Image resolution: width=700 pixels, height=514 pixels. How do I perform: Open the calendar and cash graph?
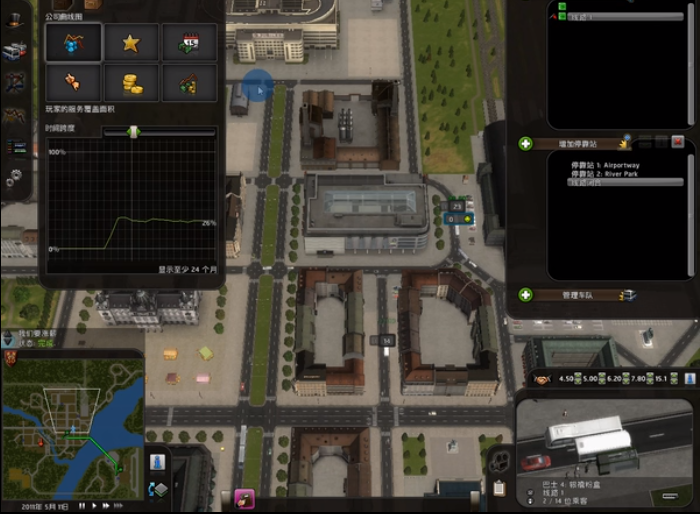point(189,42)
